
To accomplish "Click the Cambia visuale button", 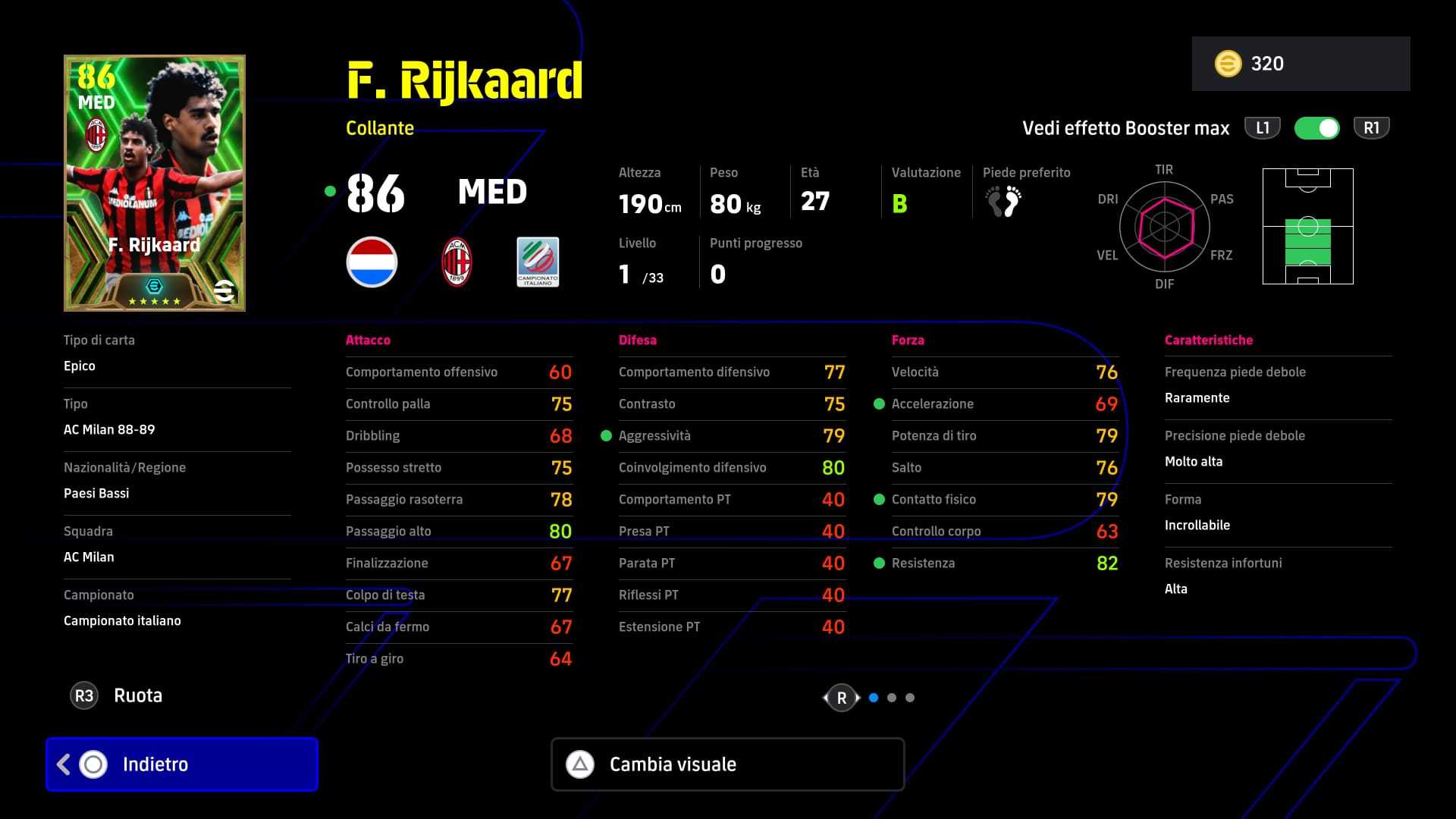I will click(727, 764).
